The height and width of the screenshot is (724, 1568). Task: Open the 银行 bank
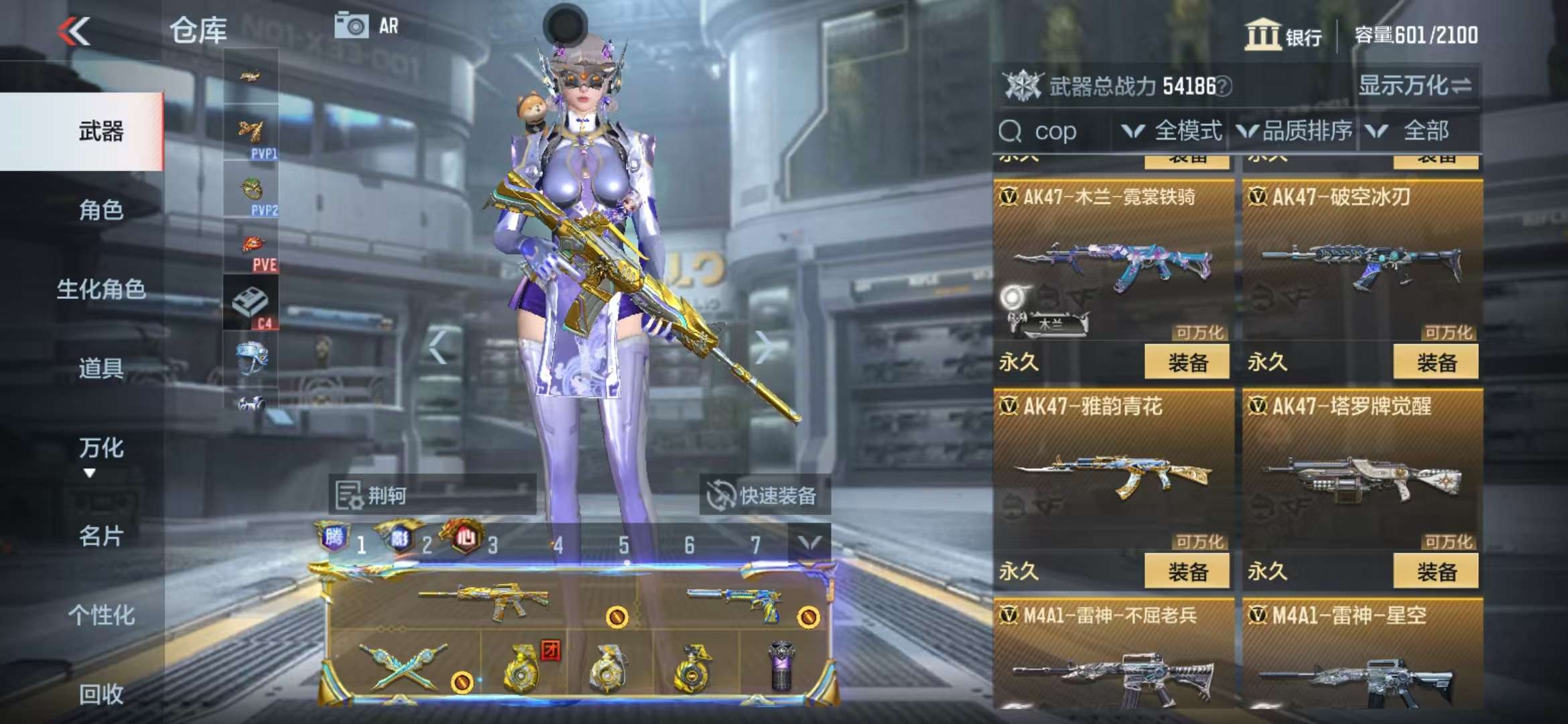[1283, 35]
